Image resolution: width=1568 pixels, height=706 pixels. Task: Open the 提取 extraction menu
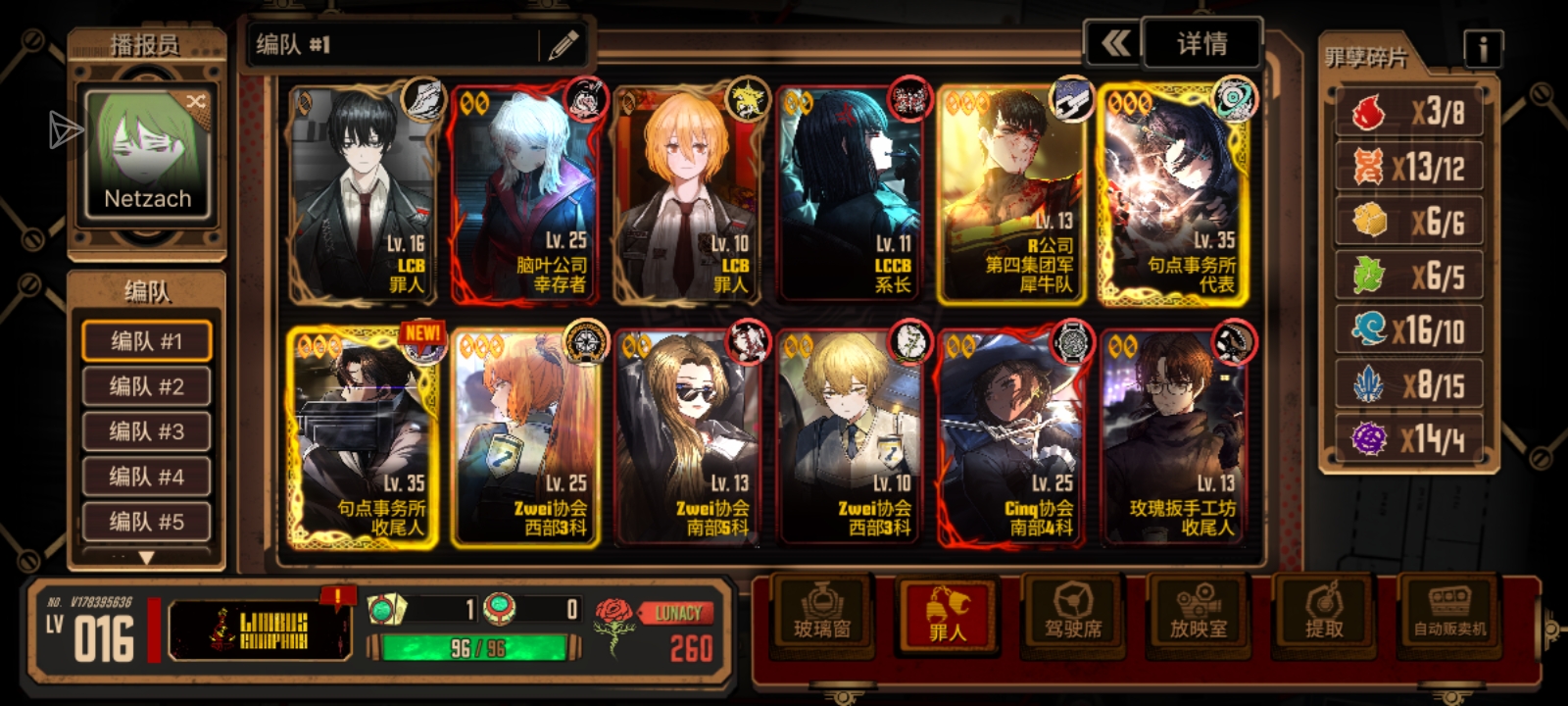point(1324,614)
